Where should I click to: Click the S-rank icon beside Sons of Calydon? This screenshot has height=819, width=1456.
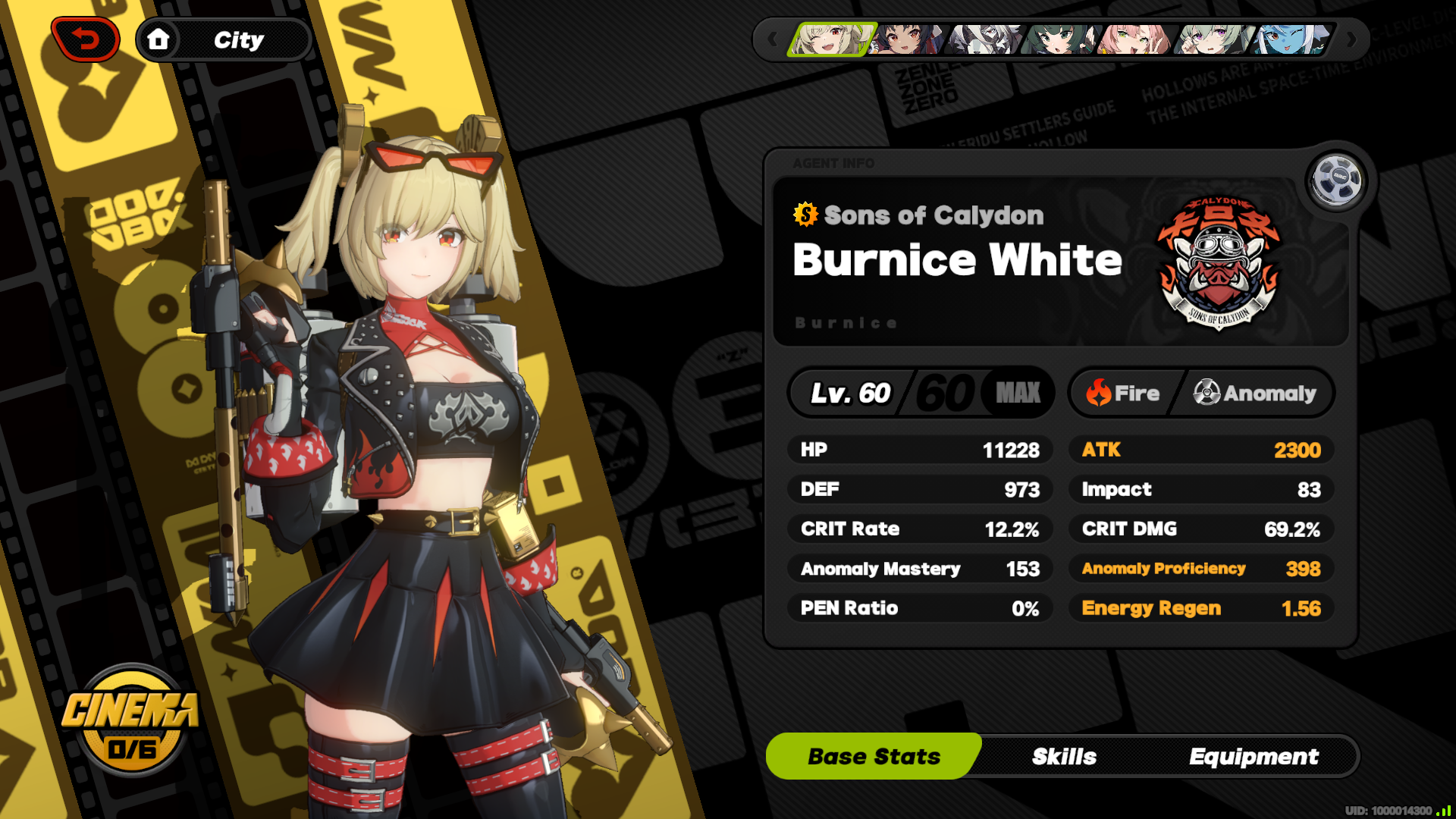tap(804, 215)
